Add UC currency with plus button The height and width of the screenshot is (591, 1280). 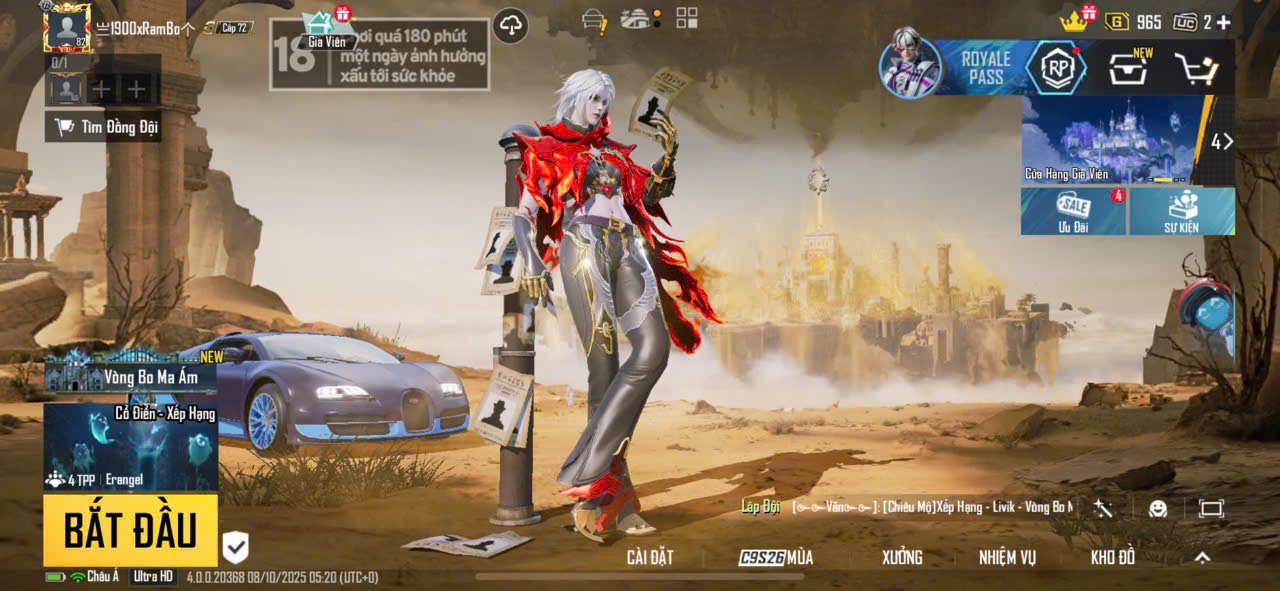pyautogui.click(x=1223, y=22)
